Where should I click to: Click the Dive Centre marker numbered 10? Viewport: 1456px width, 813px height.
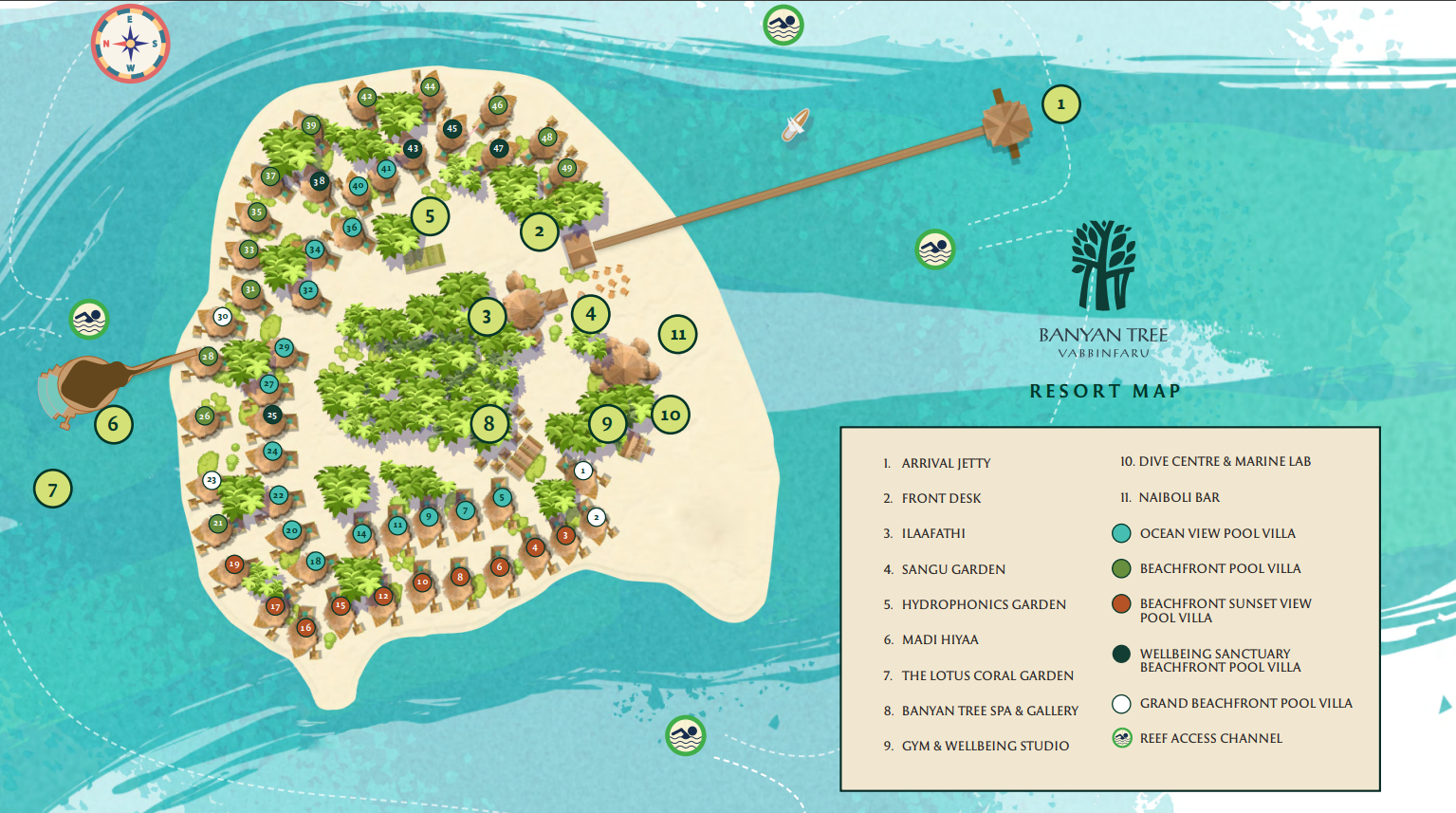[x=671, y=415]
